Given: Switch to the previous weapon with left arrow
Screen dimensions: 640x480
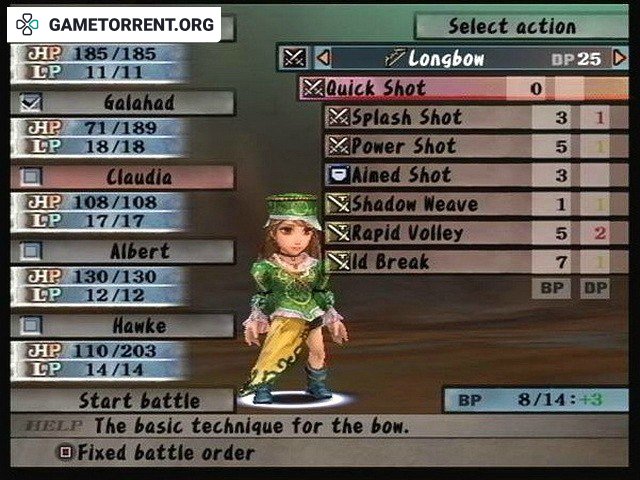Looking at the screenshot, I should tap(323, 58).
